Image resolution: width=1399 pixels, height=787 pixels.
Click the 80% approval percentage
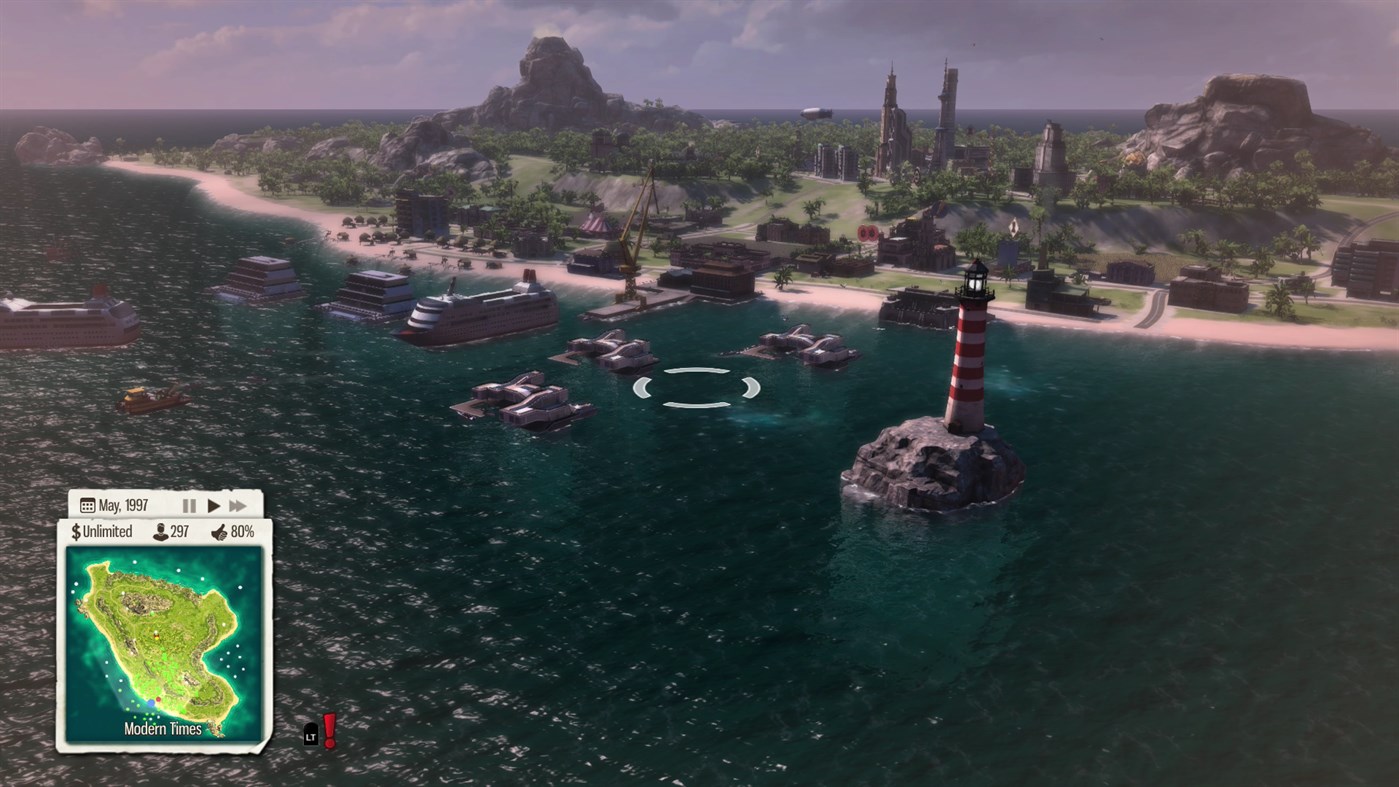(x=243, y=531)
